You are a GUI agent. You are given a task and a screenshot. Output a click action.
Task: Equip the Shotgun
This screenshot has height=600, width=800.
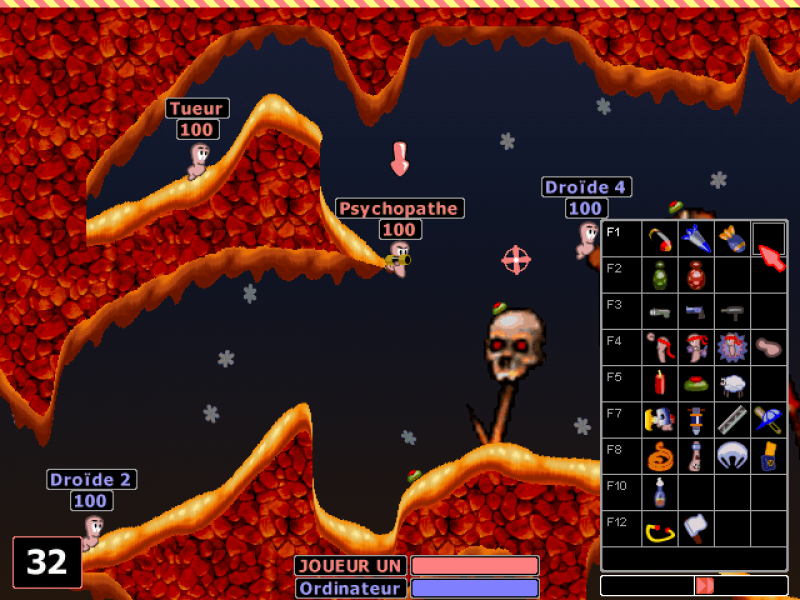(659, 311)
